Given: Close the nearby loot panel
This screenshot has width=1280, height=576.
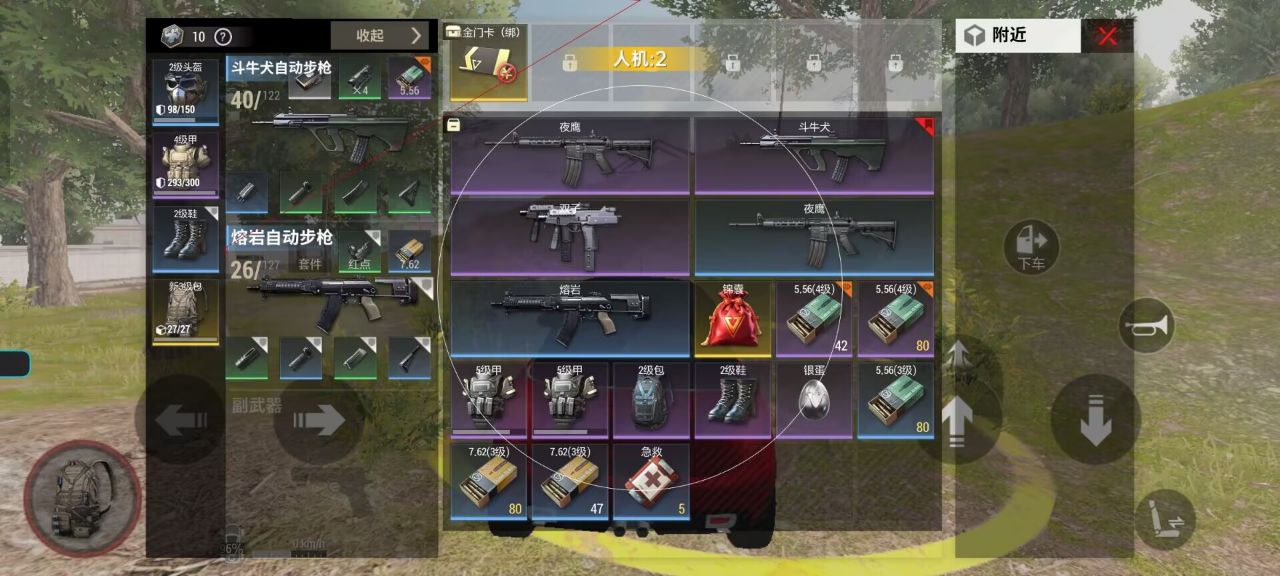Looking at the screenshot, I should 1107,37.
